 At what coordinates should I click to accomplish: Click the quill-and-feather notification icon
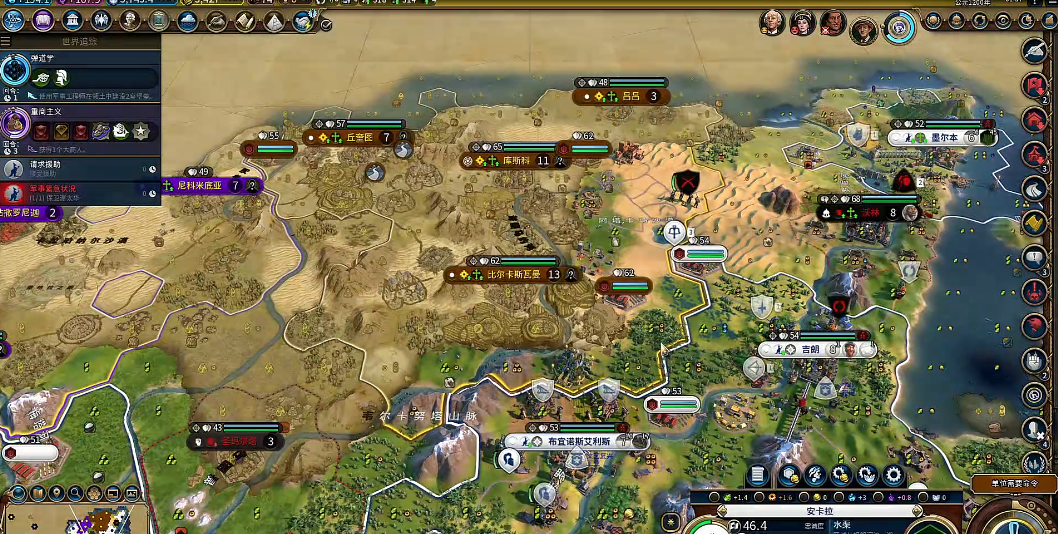[x=1035, y=50]
